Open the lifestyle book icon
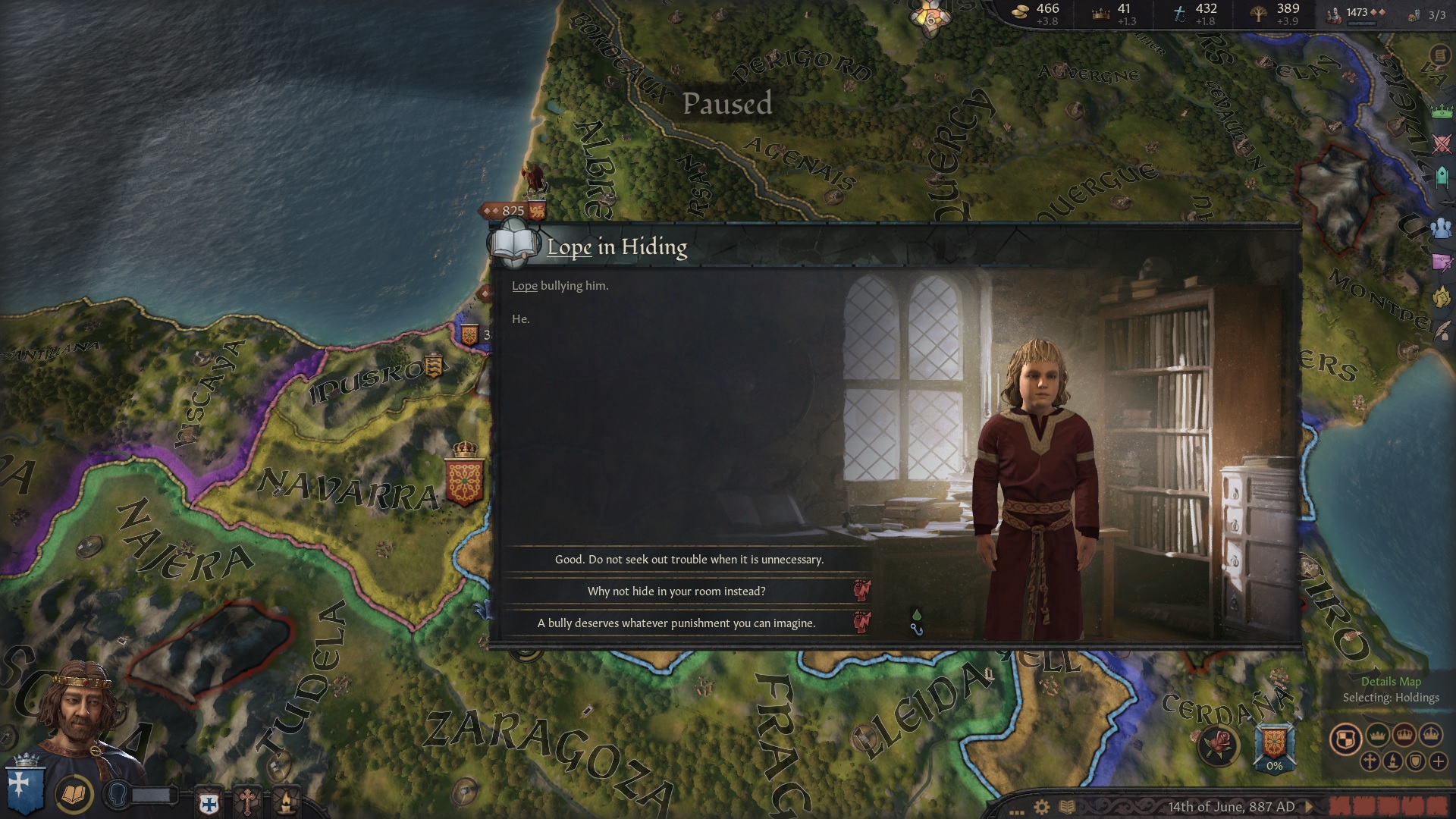This screenshot has height=819, width=1456. [74, 795]
